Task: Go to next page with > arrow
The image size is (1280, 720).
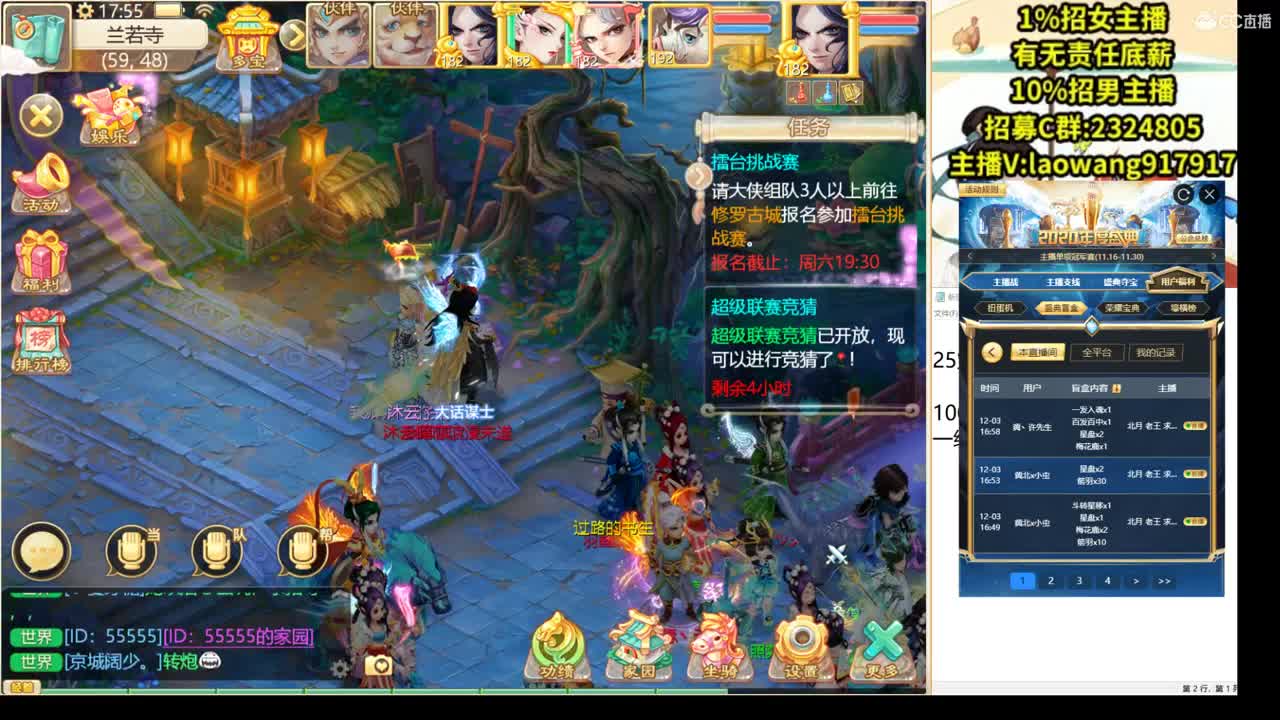Action: click(x=1138, y=580)
